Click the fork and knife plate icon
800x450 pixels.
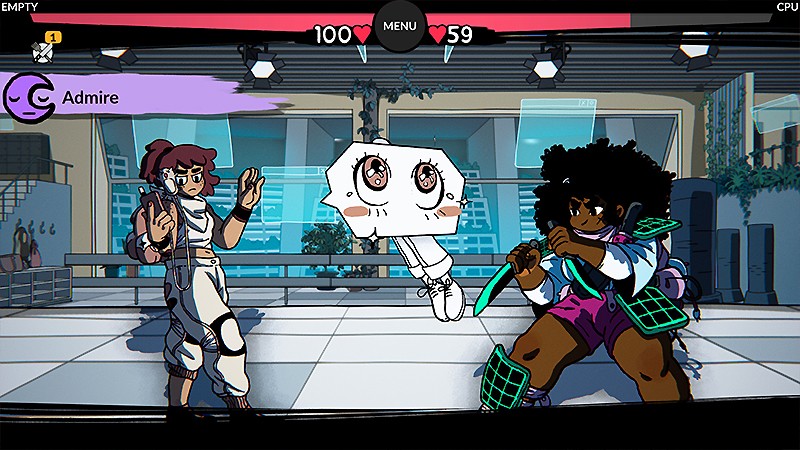[43, 50]
